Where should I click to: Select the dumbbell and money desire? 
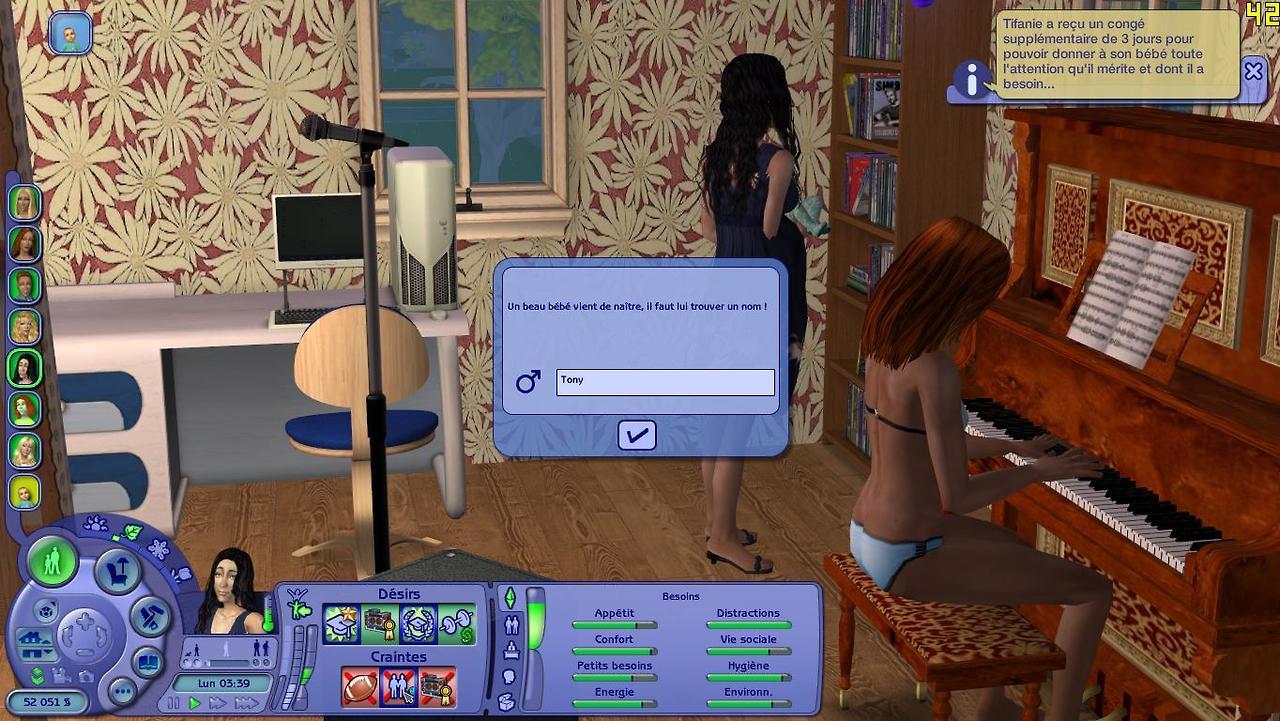(x=456, y=625)
